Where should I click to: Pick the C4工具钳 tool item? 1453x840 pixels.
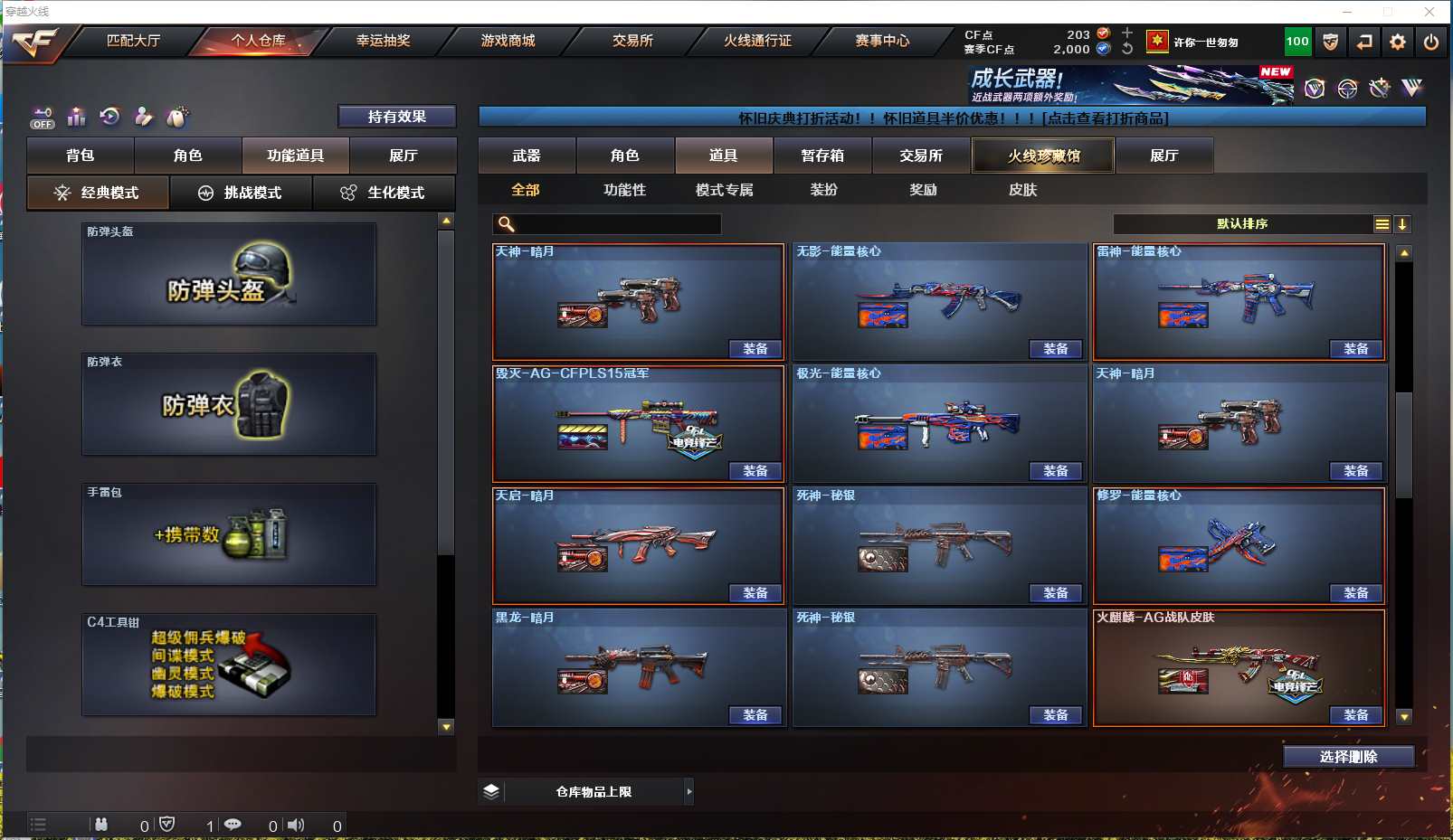tap(229, 665)
